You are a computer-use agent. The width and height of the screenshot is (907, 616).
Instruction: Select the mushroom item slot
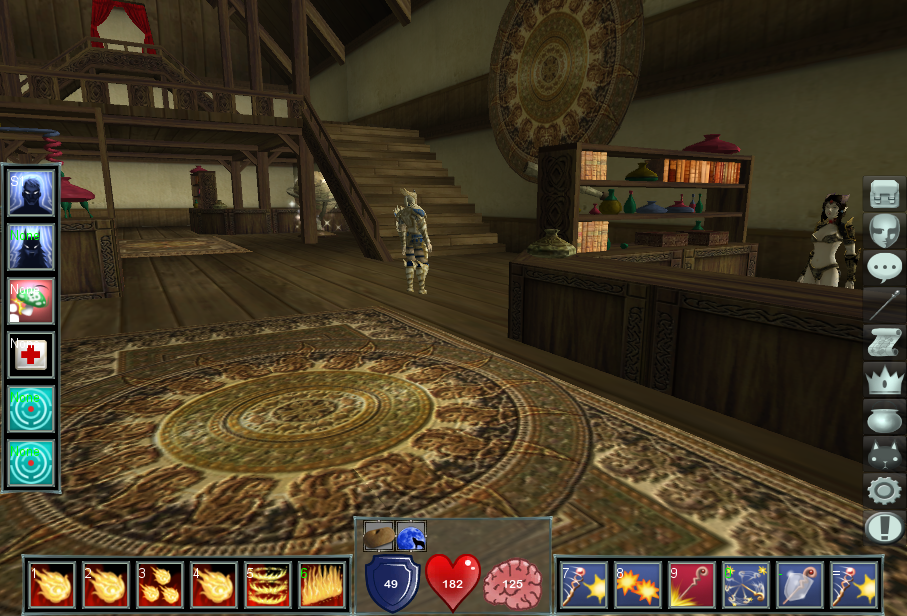point(31,301)
